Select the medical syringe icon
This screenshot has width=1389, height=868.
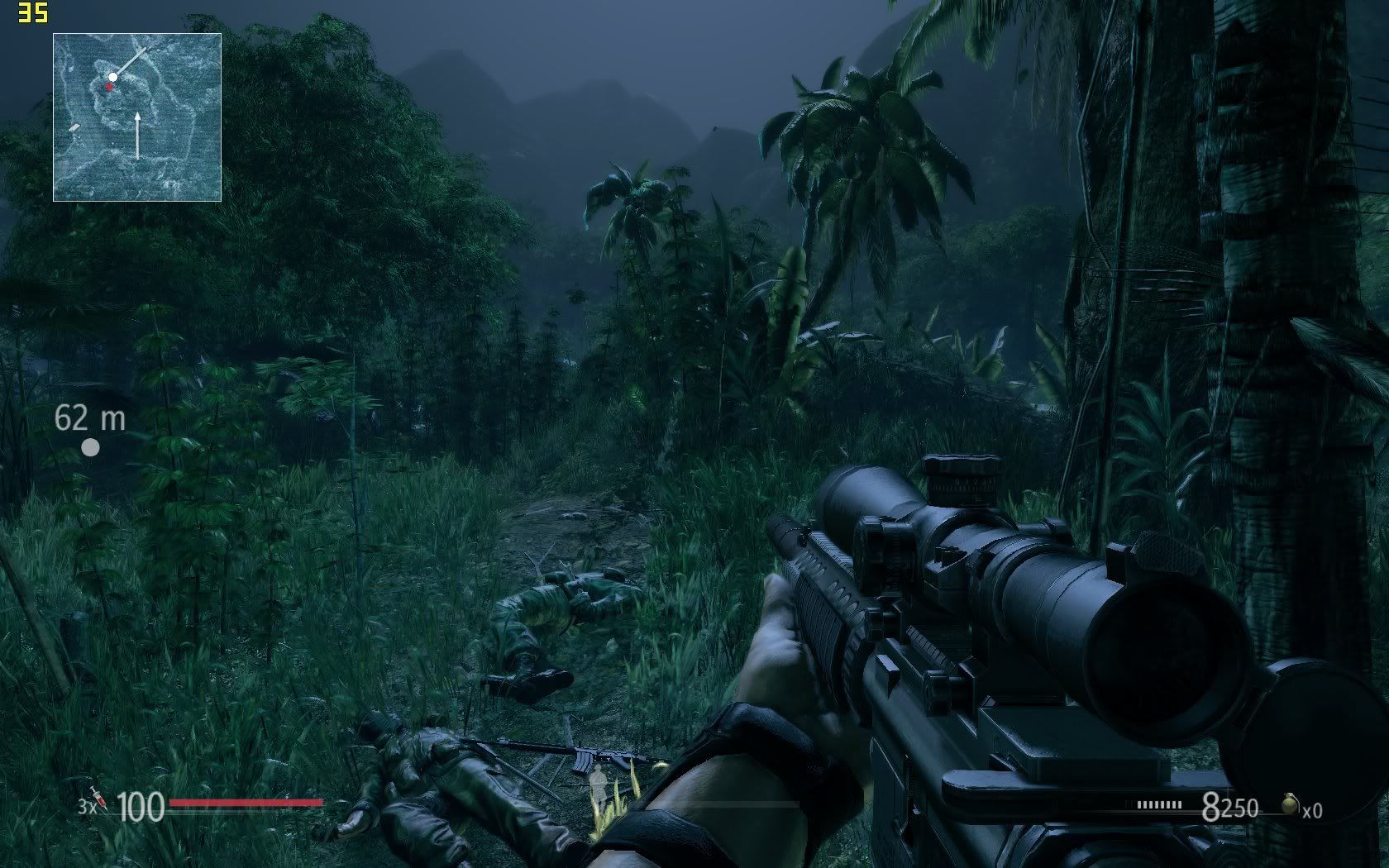tap(98, 798)
